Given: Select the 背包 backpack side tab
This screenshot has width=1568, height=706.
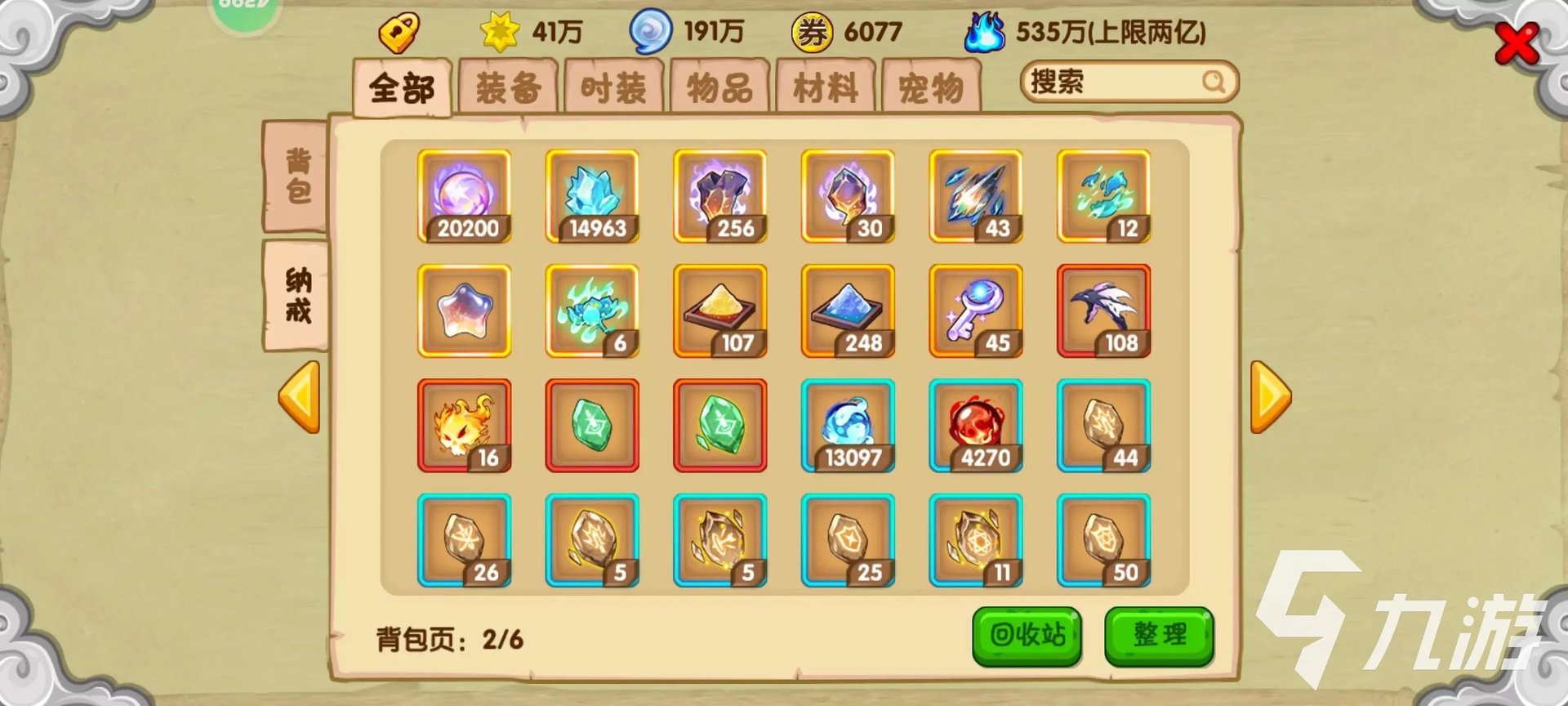Looking at the screenshot, I should [x=297, y=176].
